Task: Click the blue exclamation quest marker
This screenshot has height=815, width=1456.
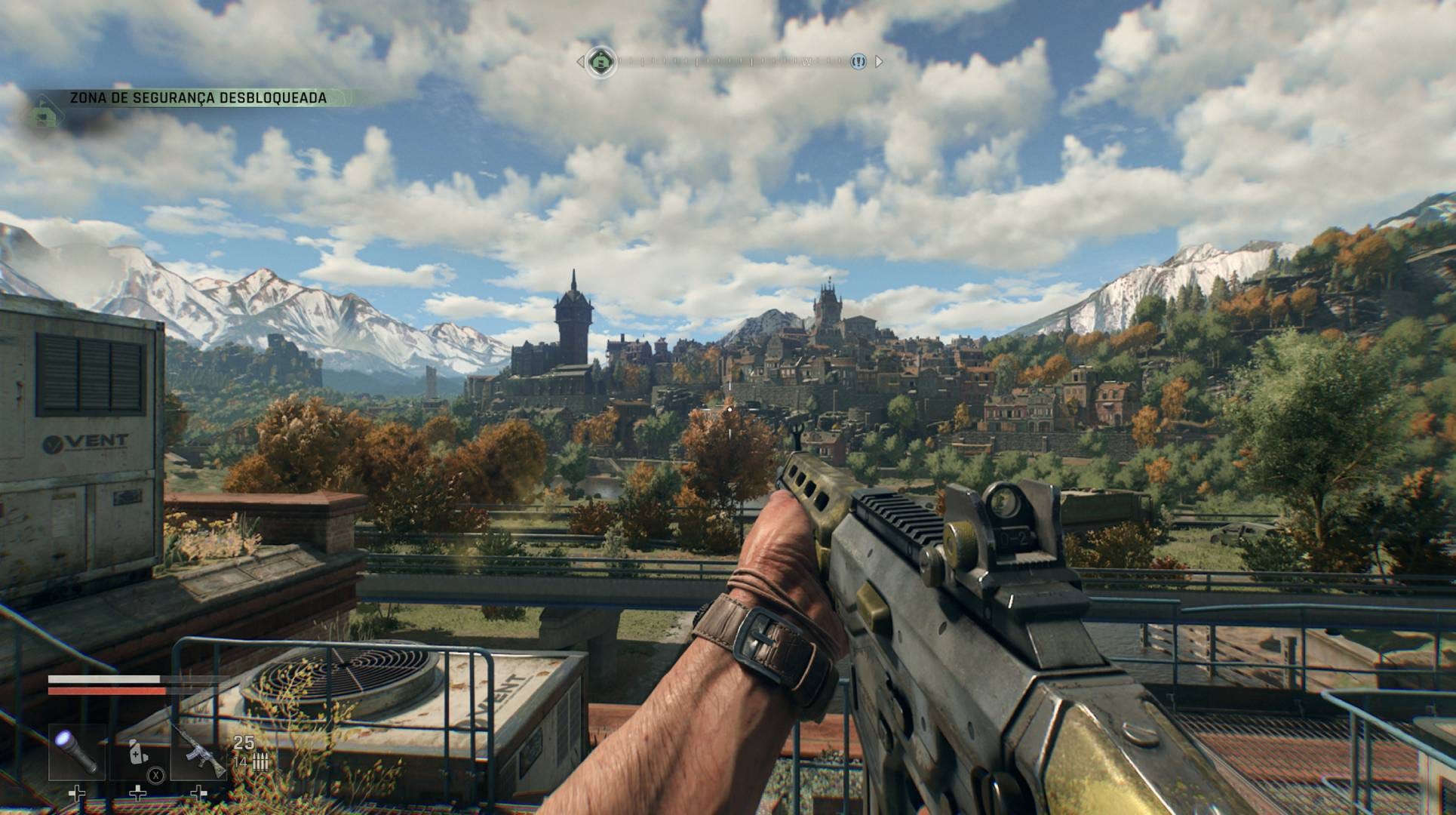Action: pos(858,62)
